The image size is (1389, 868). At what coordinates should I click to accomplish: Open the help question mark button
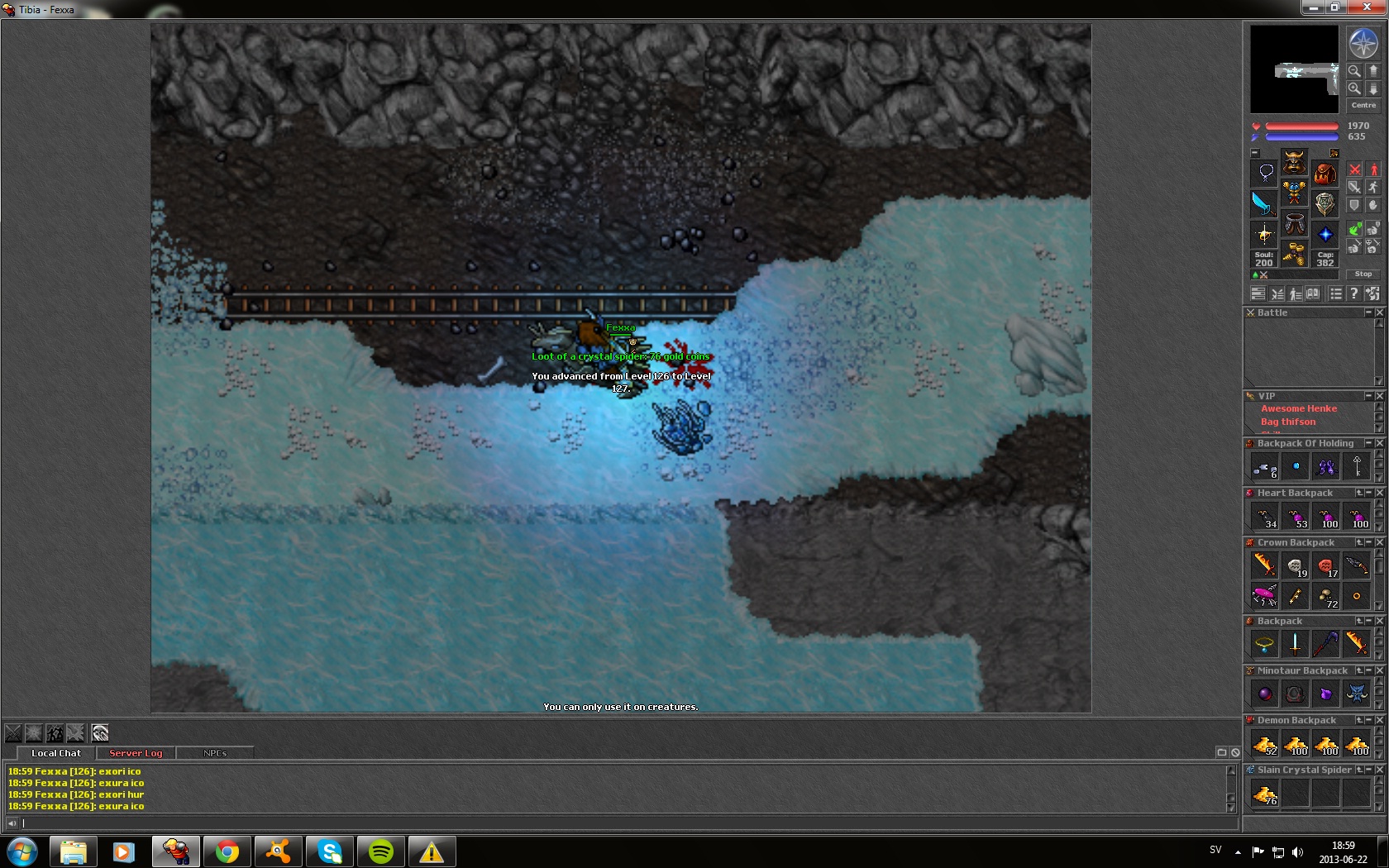[1353, 293]
